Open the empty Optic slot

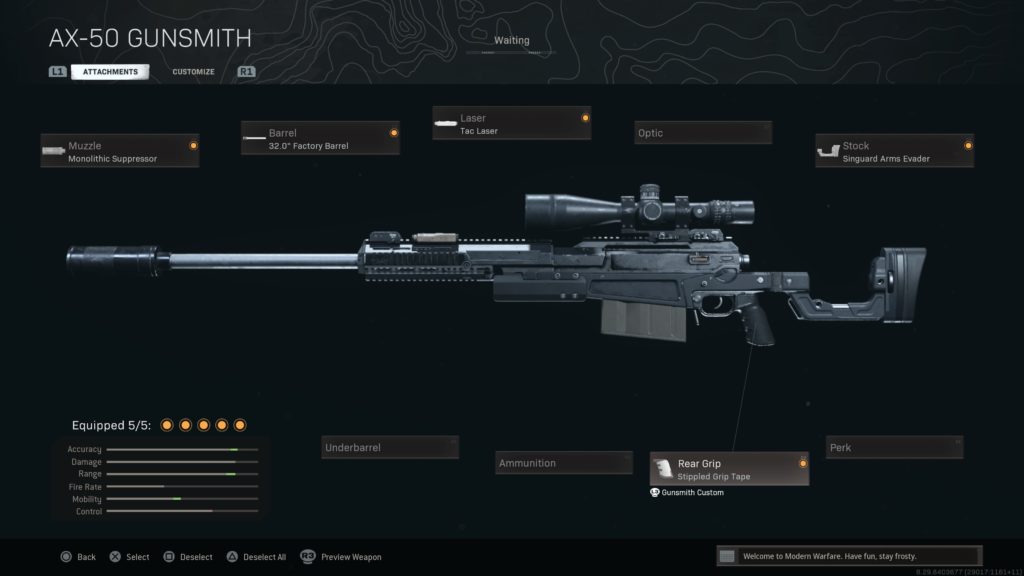[x=703, y=133]
